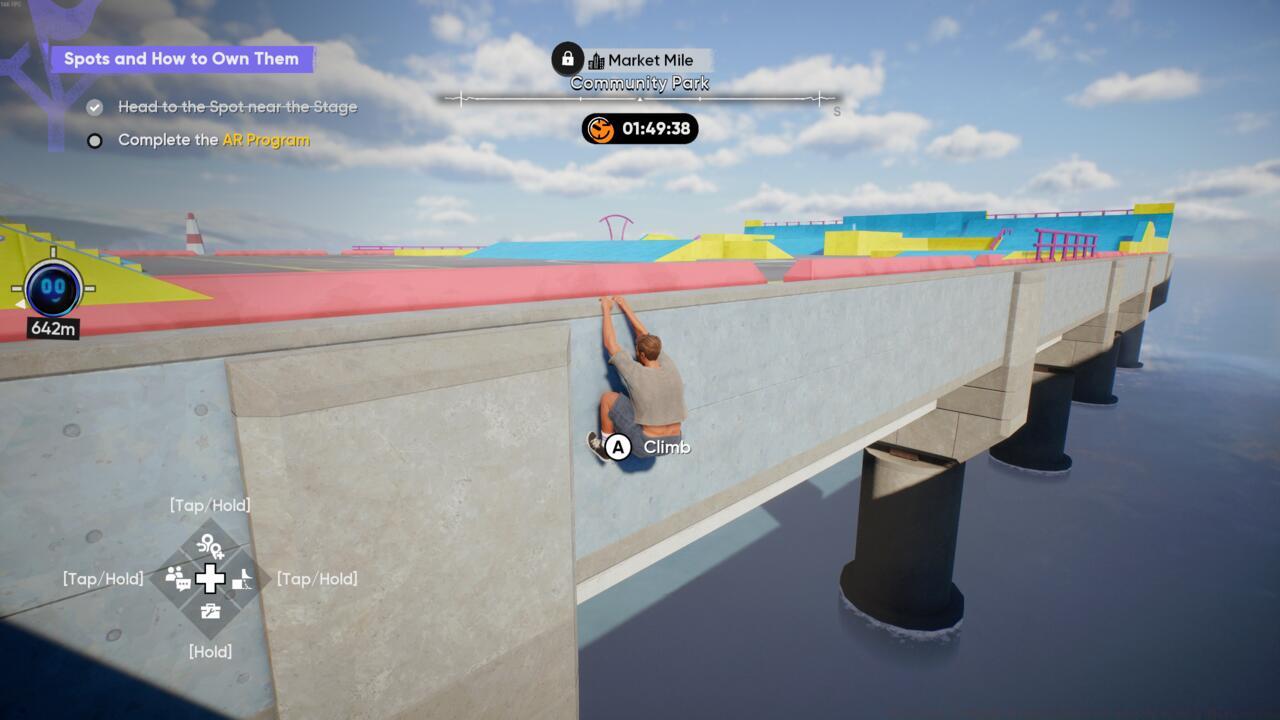Toggle the completed checkmark on the Stage objective

point(94,106)
